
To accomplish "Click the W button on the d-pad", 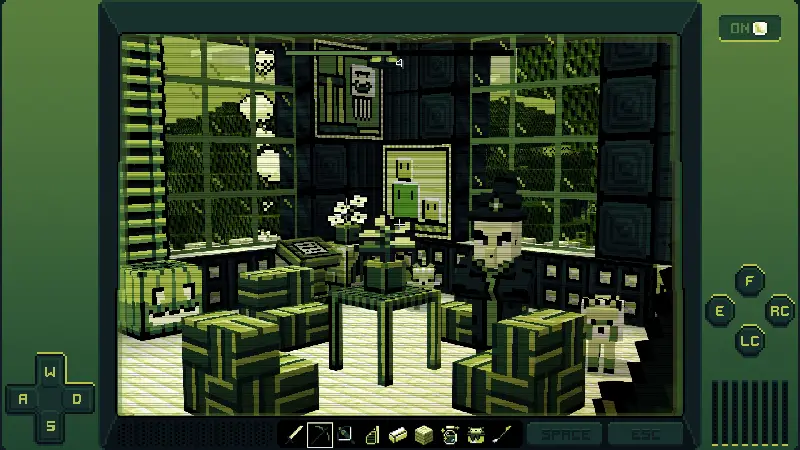I will click(51, 372).
